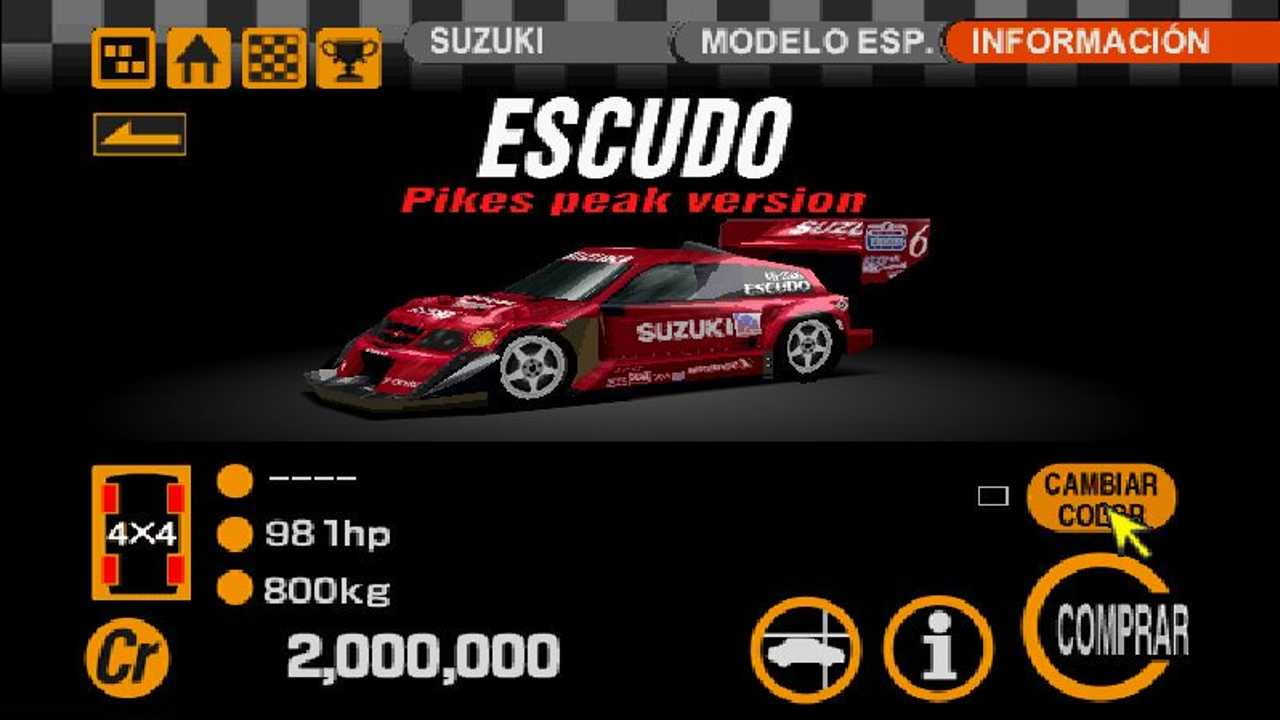Click the 4x4 drivetrain indicator icon
The height and width of the screenshot is (720, 1280).
click(x=140, y=530)
